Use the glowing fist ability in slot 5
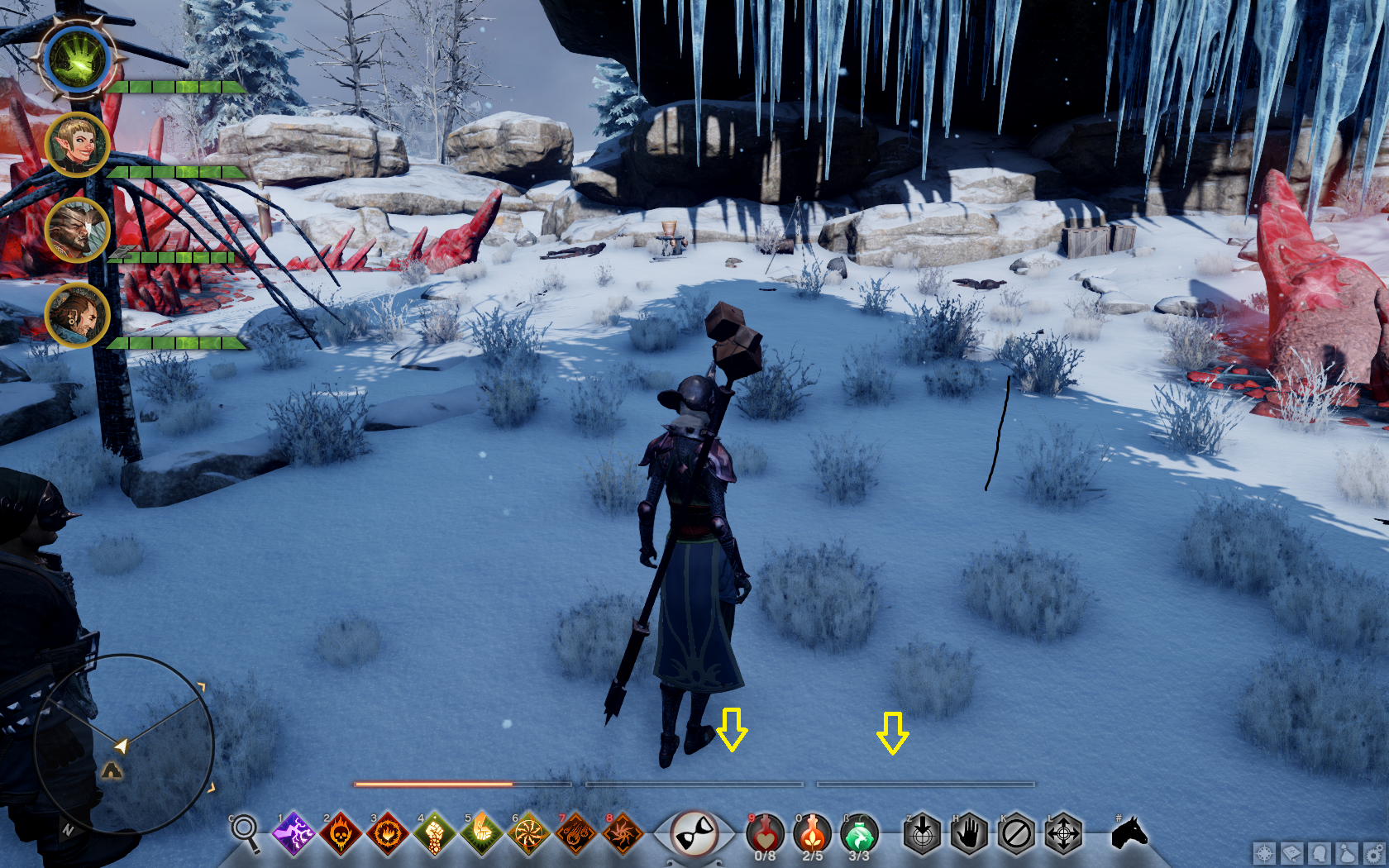1389x868 pixels. tap(481, 834)
